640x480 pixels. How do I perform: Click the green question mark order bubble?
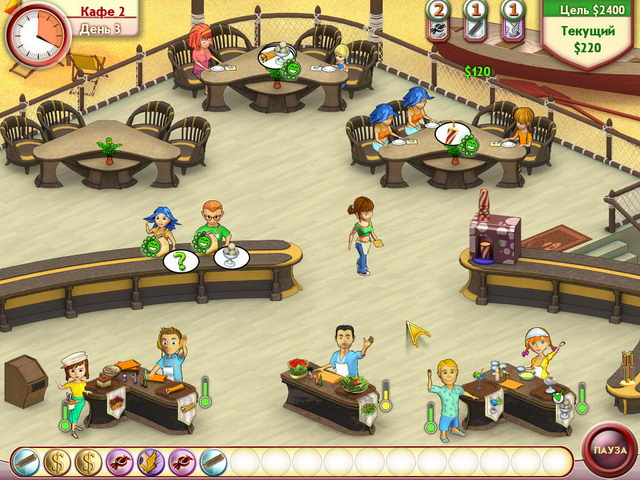pyautogui.click(x=180, y=261)
